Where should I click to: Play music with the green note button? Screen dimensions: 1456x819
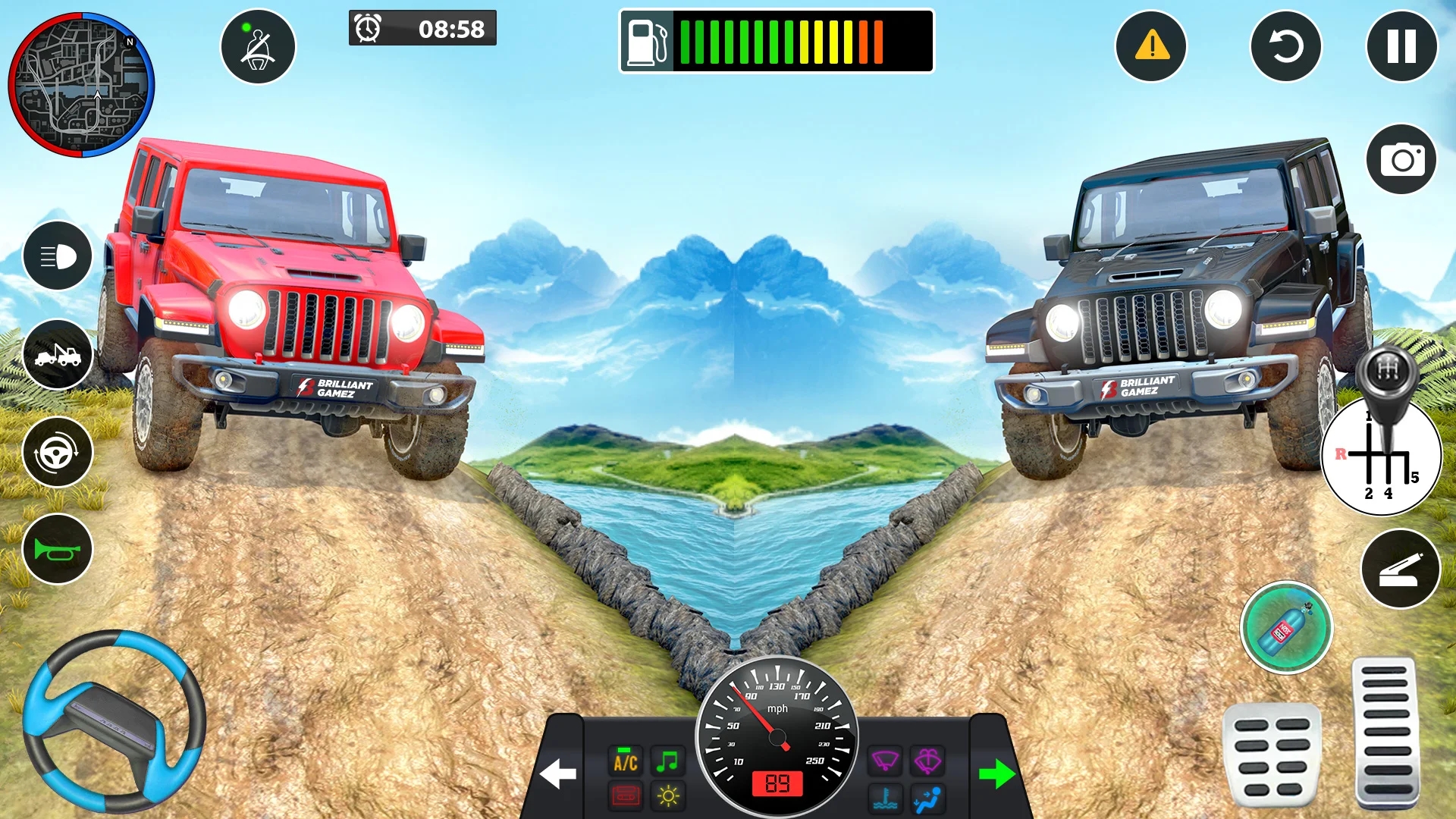pyautogui.click(x=667, y=761)
